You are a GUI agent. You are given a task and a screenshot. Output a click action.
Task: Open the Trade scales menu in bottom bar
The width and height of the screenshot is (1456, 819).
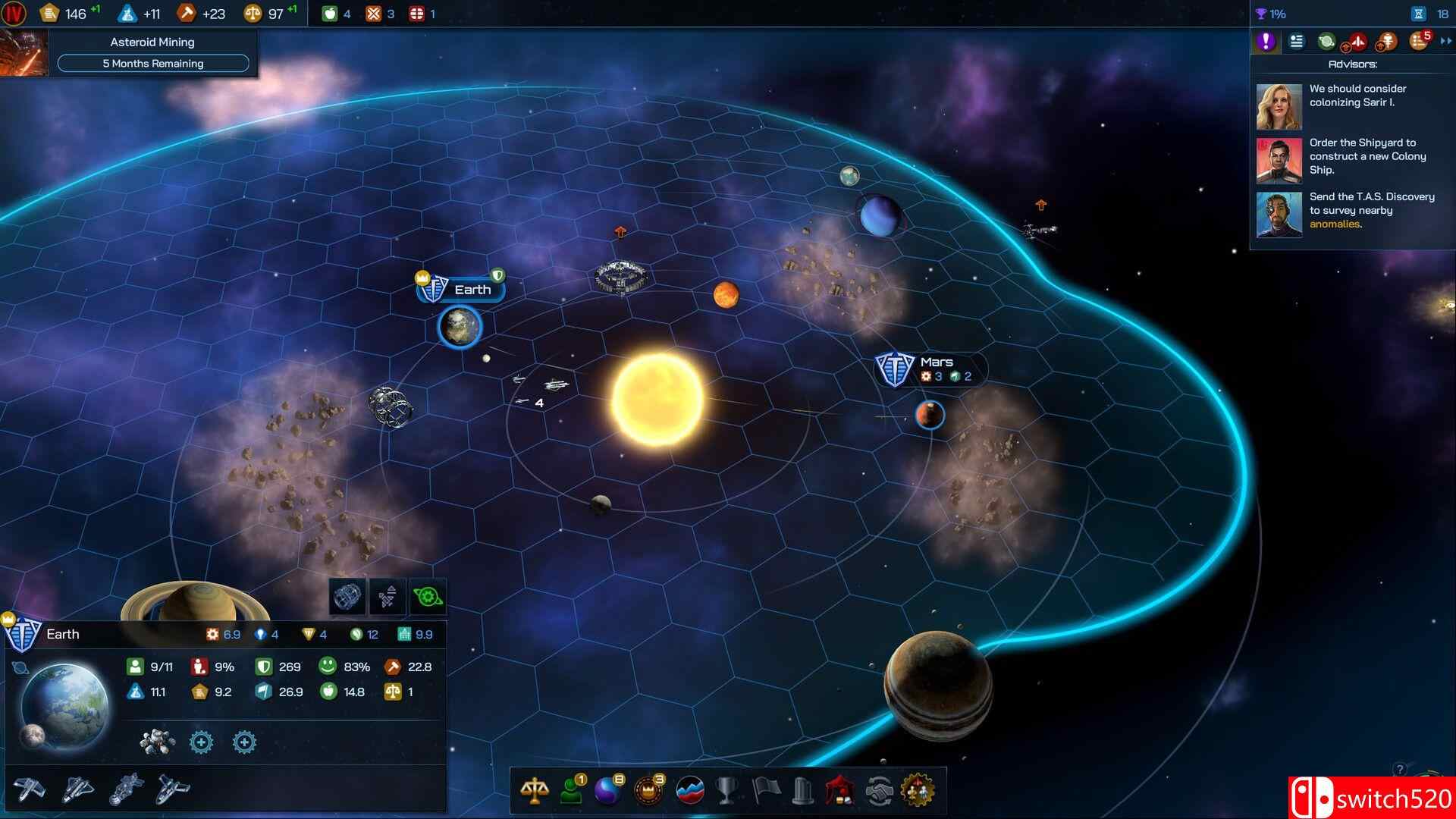click(x=535, y=791)
